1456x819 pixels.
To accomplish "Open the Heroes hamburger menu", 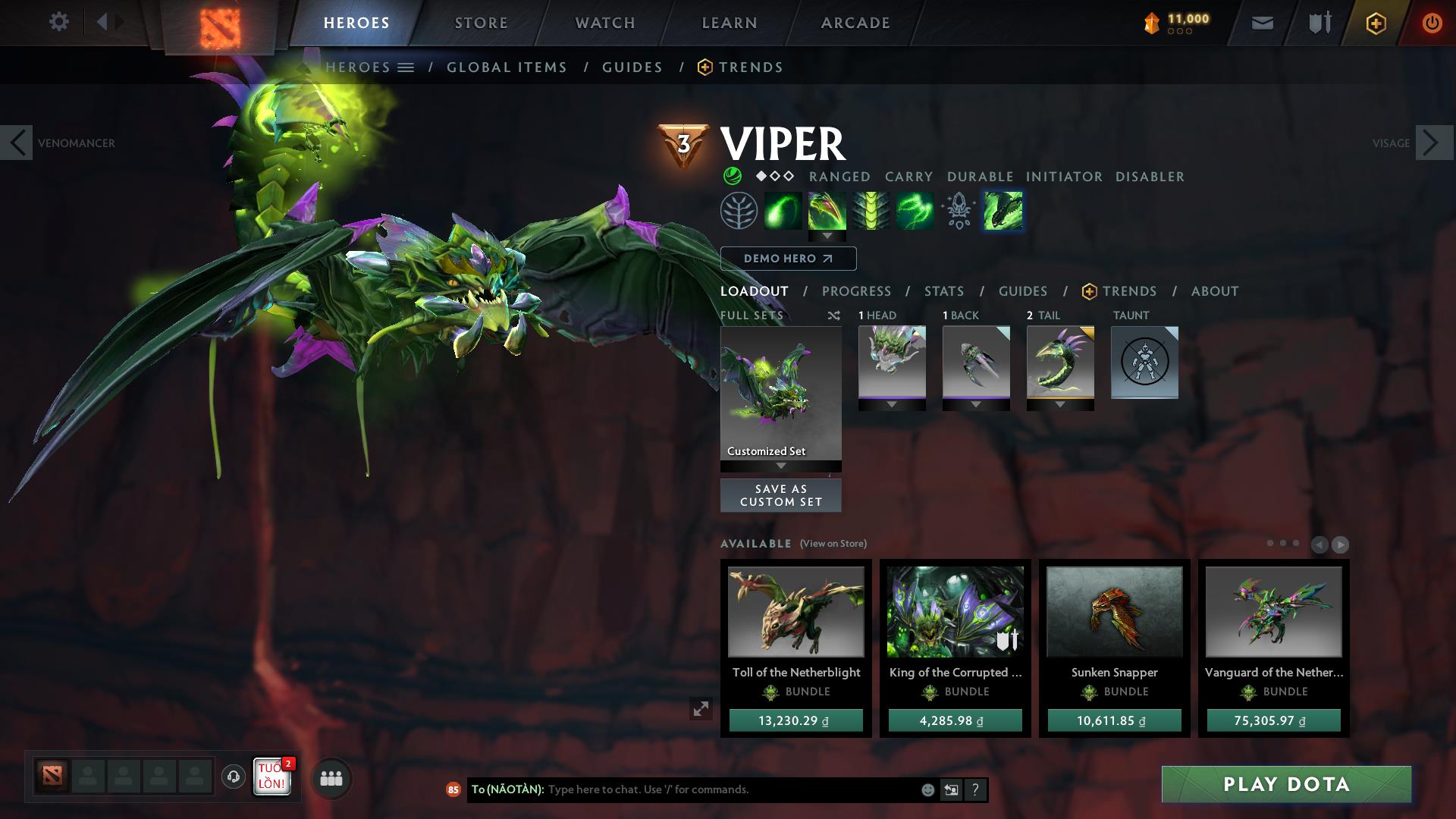I will click(406, 67).
